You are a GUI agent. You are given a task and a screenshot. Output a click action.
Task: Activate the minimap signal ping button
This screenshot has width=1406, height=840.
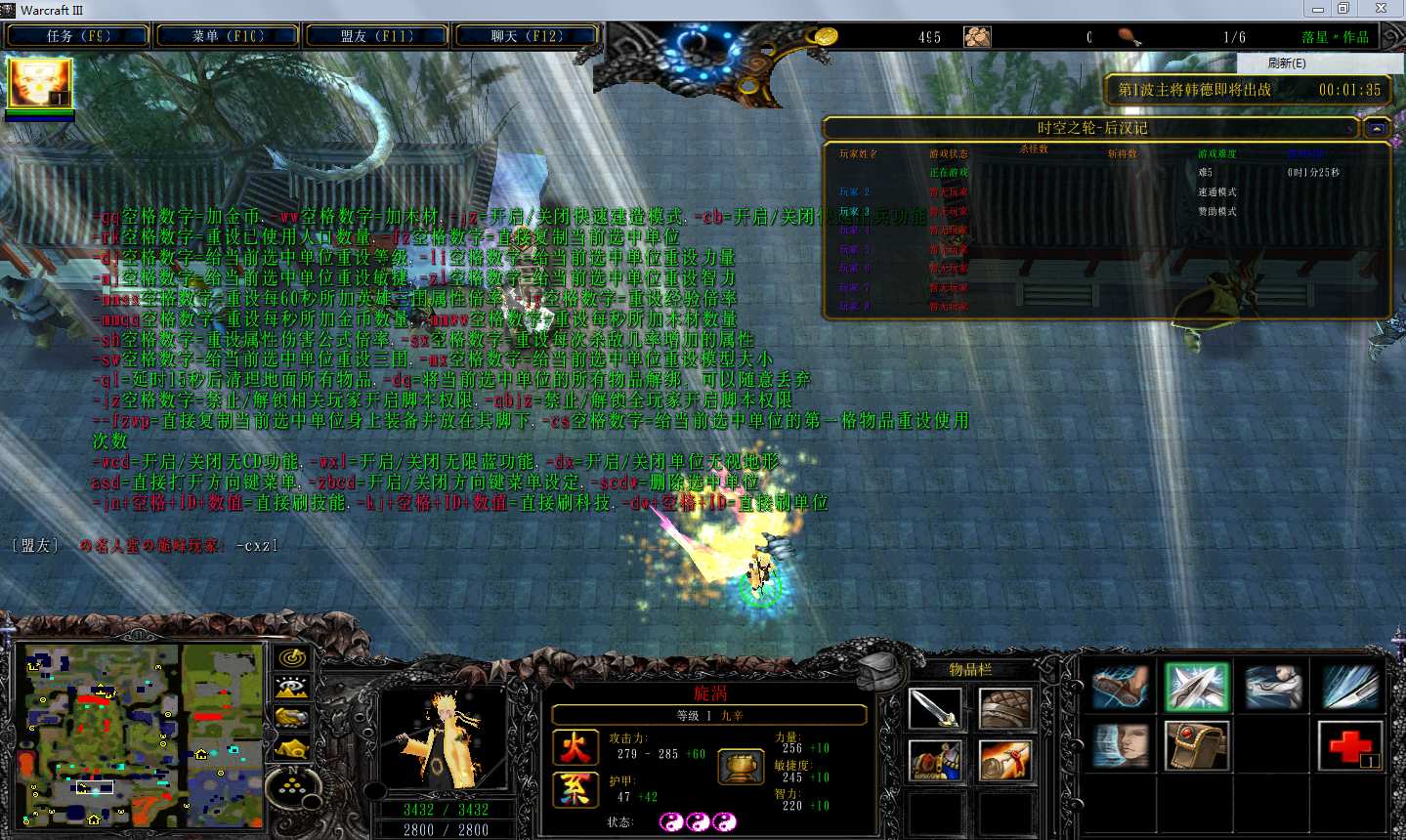[x=292, y=658]
